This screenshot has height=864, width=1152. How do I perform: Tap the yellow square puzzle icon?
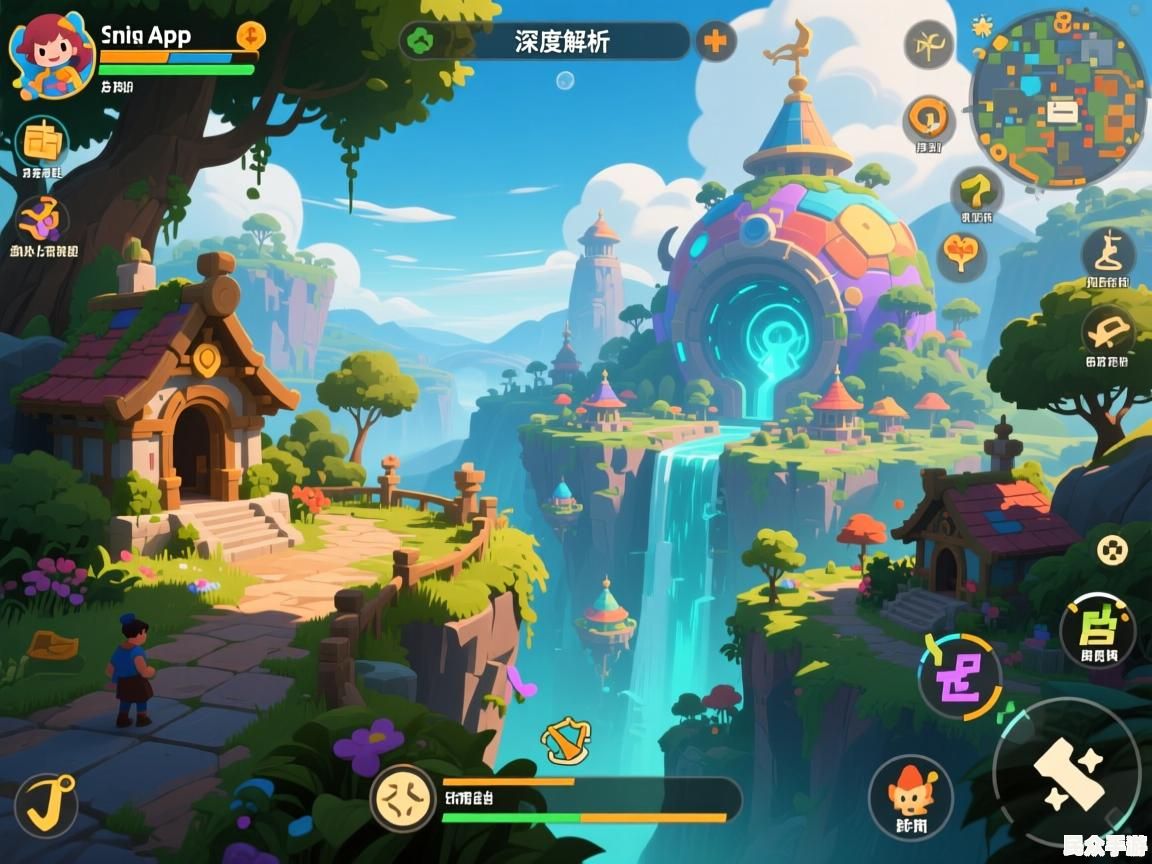(x=42, y=143)
